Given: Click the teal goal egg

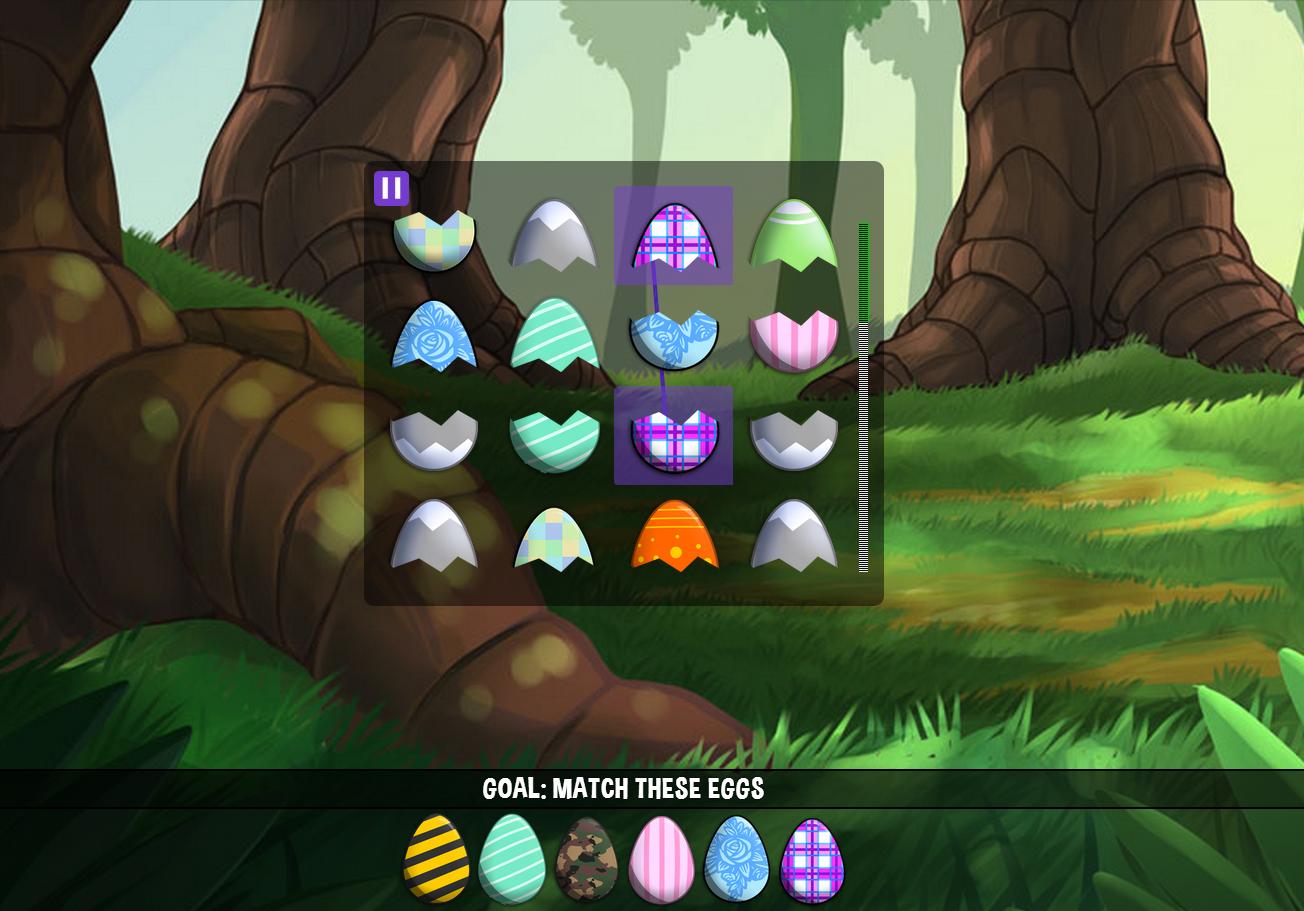Looking at the screenshot, I should pos(514,863).
